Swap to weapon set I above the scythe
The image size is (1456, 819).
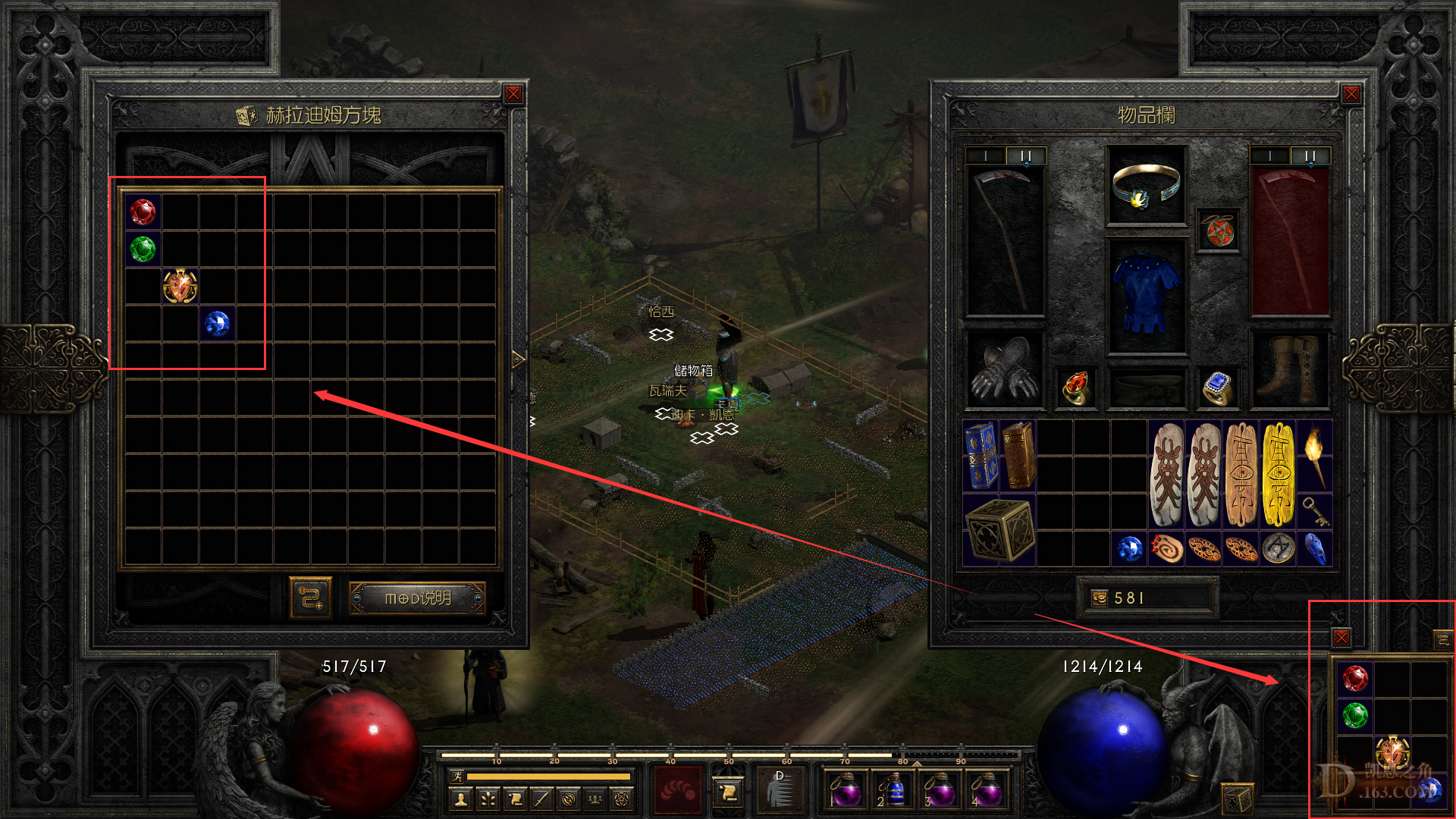pos(985,154)
